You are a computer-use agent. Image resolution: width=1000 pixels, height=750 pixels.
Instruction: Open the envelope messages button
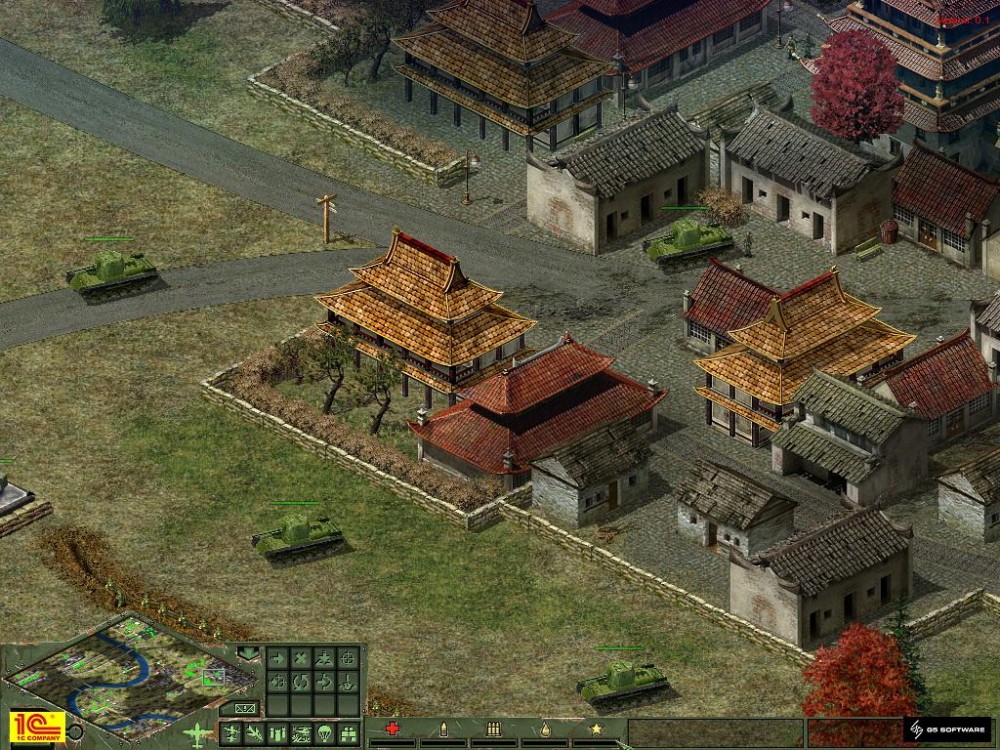click(246, 707)
